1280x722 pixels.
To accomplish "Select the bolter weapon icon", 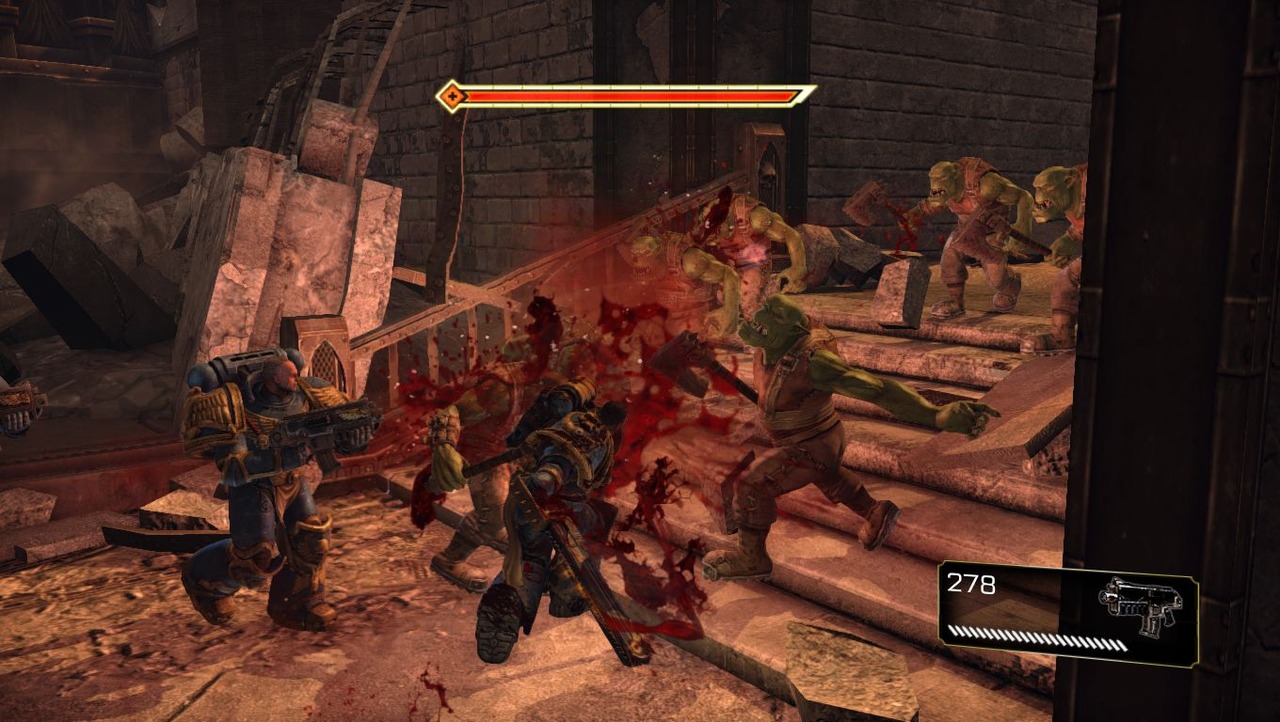I will pos(1139,602).
